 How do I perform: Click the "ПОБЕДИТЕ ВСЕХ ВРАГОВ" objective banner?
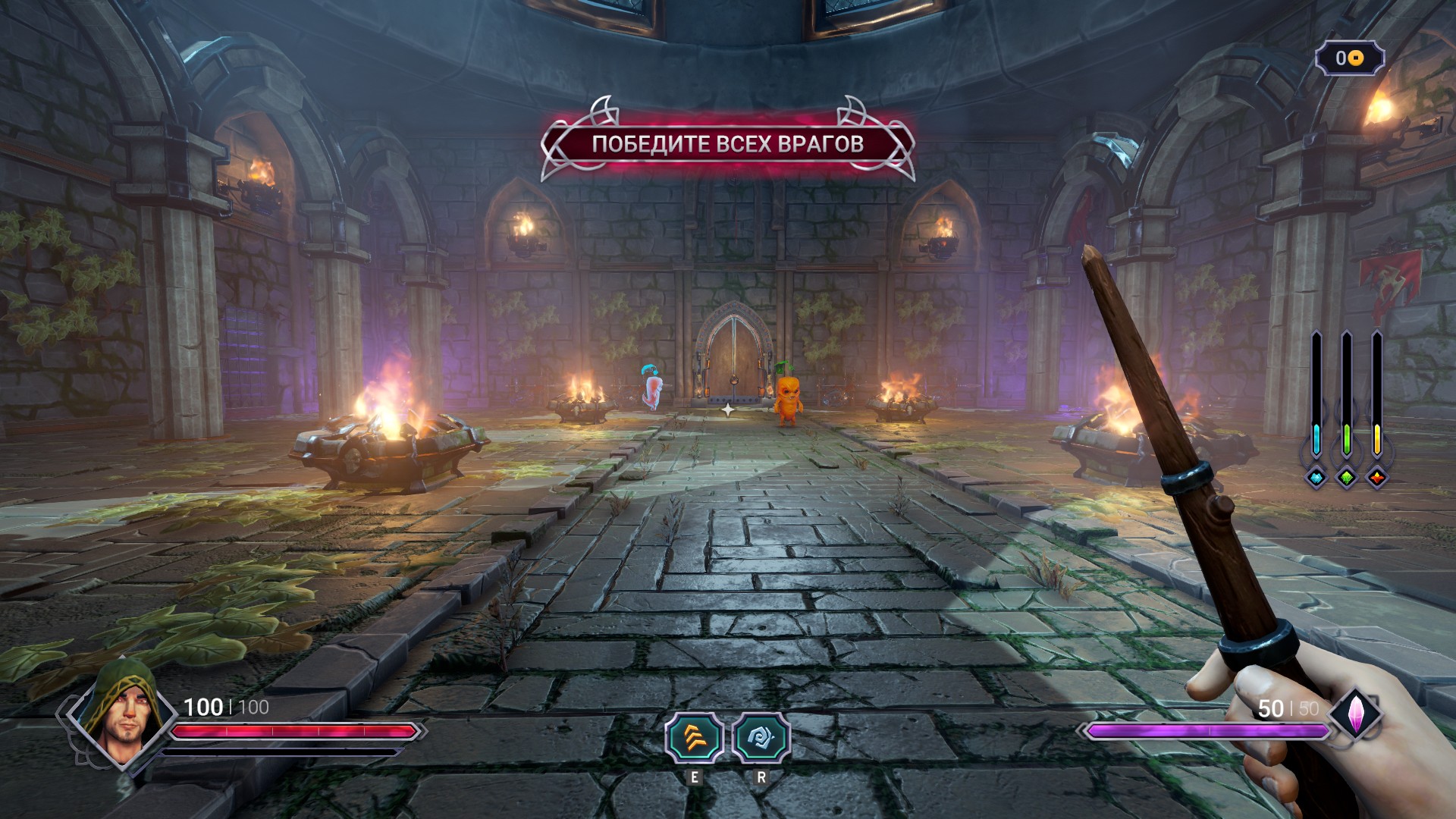727,143
